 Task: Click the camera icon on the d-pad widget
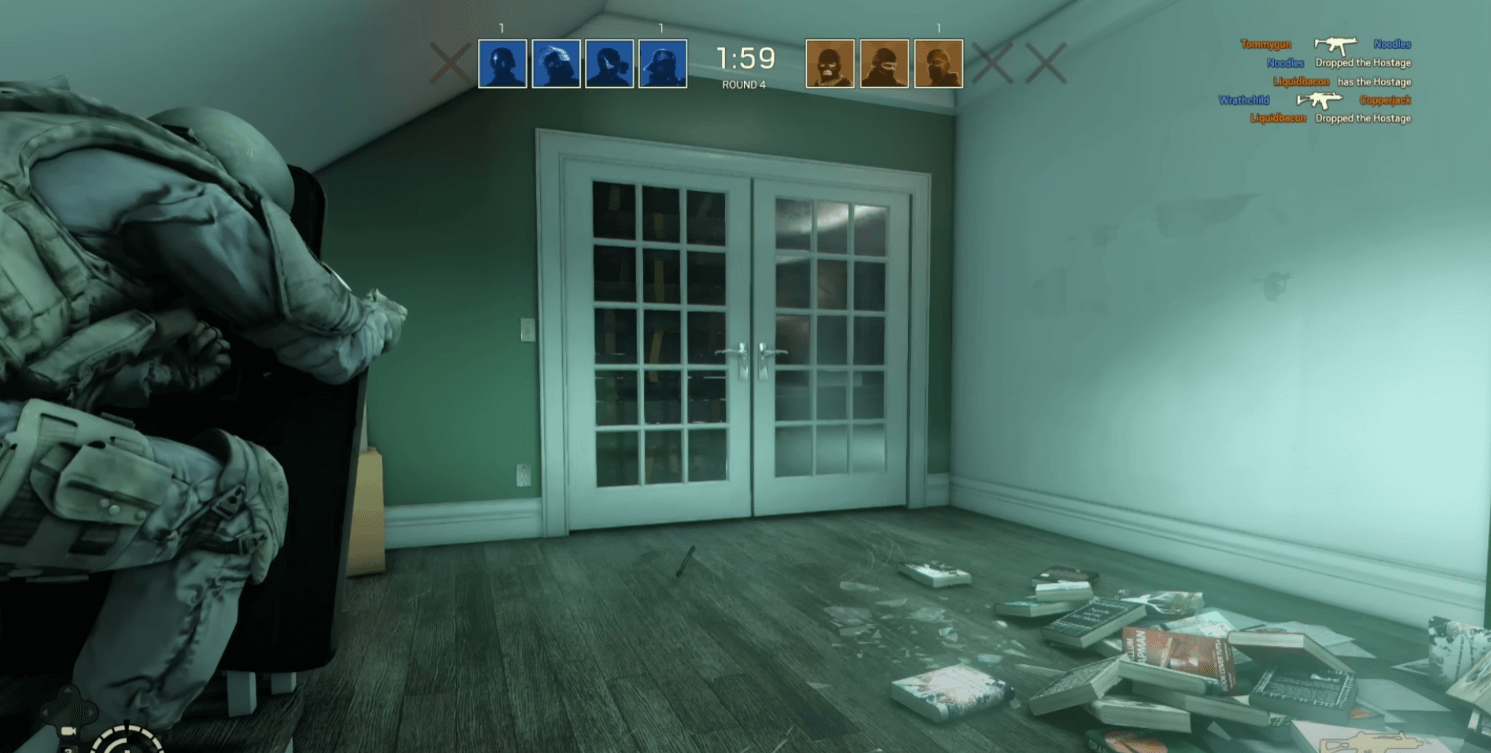click(69, 731)
